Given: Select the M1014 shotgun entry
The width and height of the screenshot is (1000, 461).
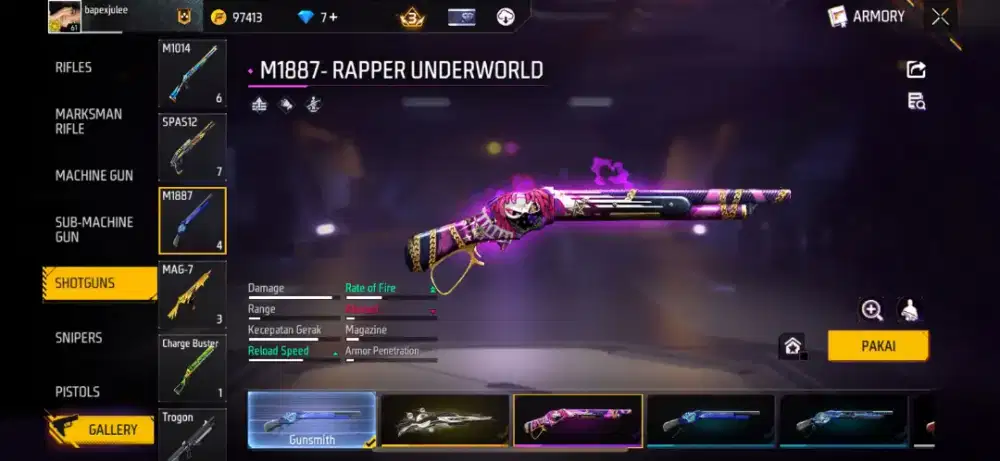Looking at the screenshot, I should point(192,74).
